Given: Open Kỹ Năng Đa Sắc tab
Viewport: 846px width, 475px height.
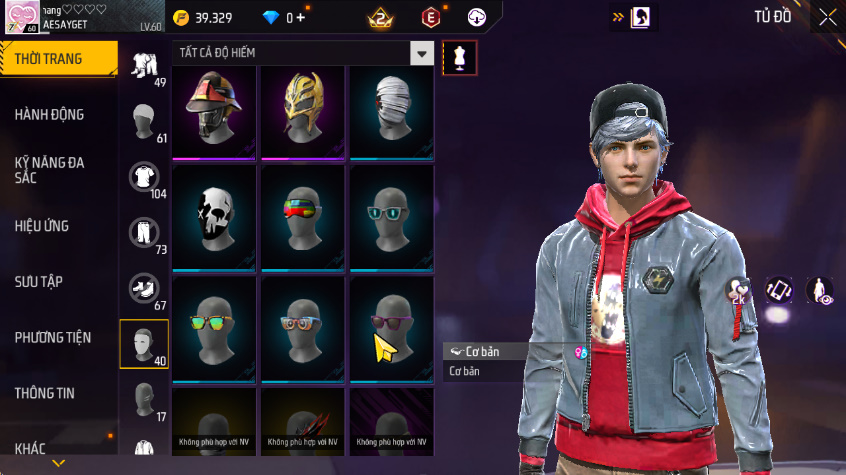Looking at the screenshot, I should (x=50, y=169).
